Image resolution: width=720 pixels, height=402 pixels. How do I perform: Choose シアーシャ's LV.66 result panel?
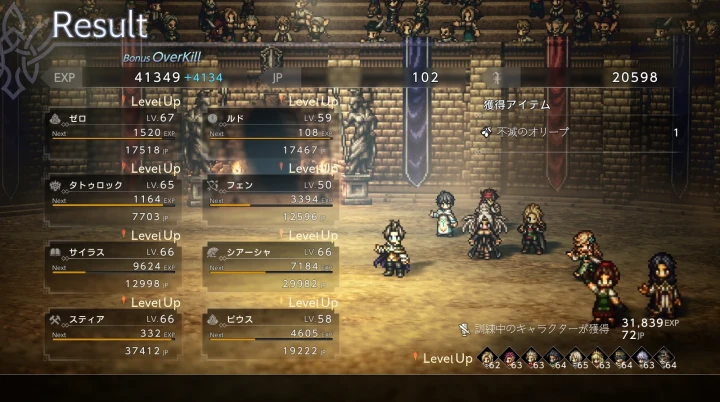click(268, 265)
